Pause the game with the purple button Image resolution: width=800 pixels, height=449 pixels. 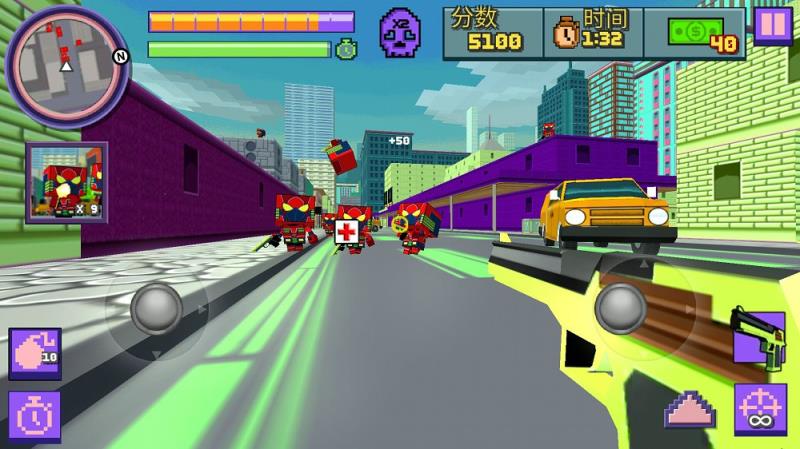tap(772, 25)
